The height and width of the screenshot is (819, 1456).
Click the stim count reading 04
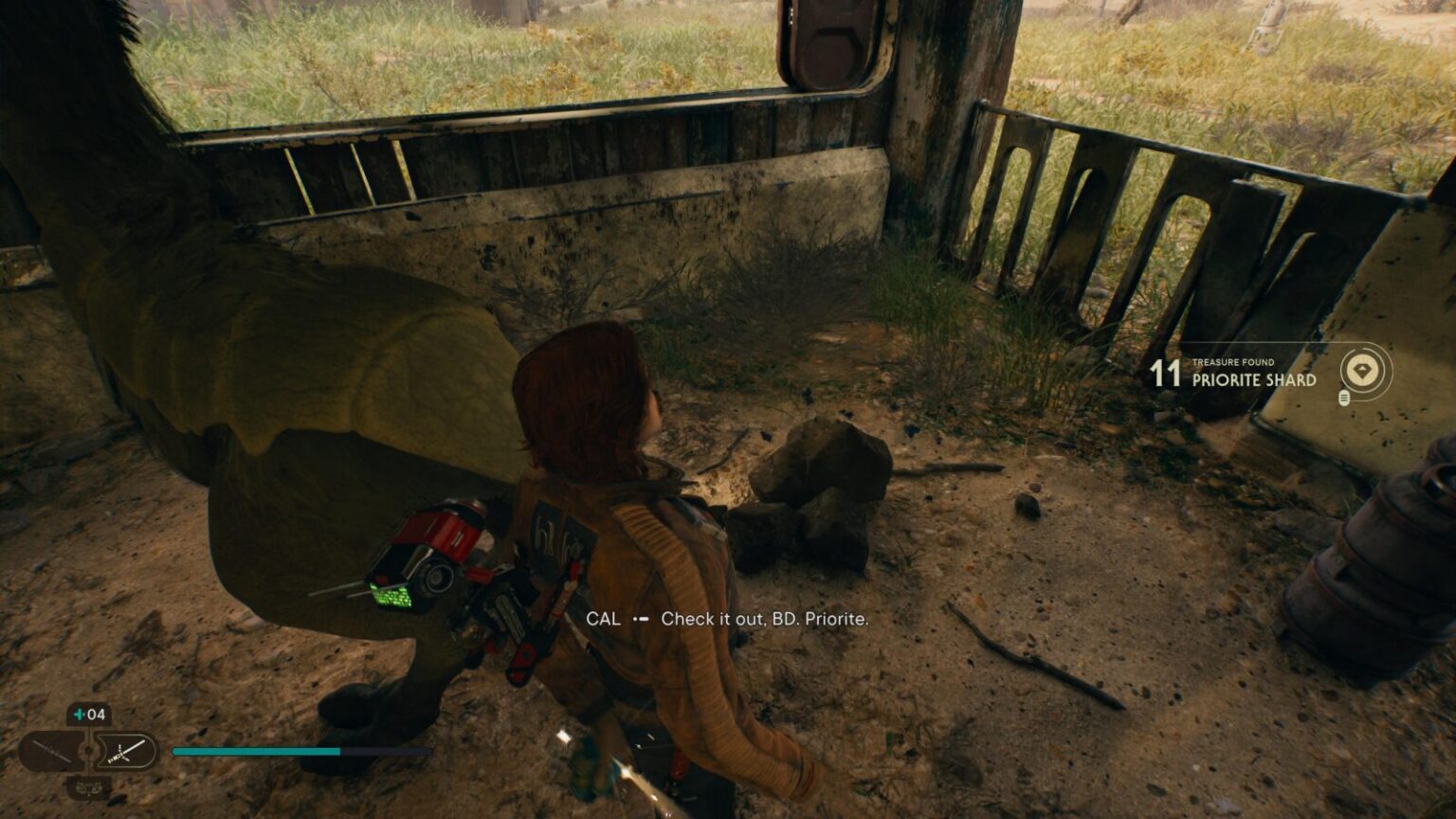coord(97,714)
